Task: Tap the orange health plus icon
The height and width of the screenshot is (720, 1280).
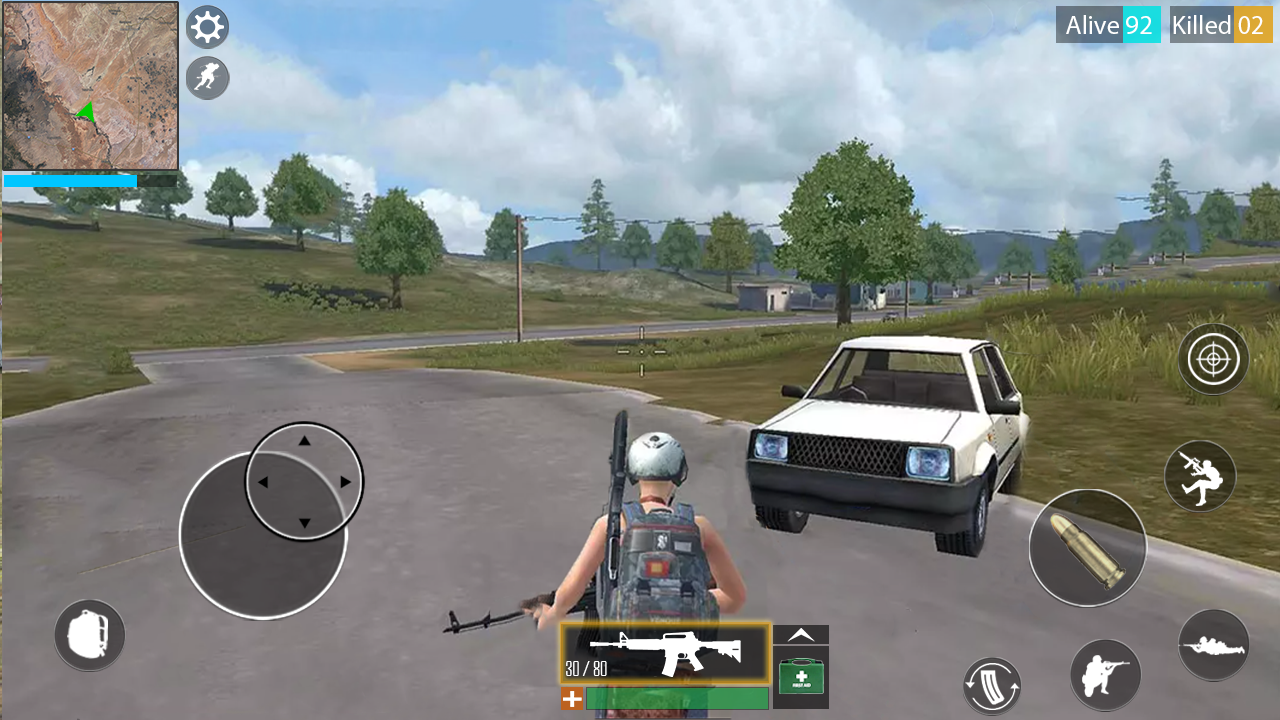Action: [571, 699]
